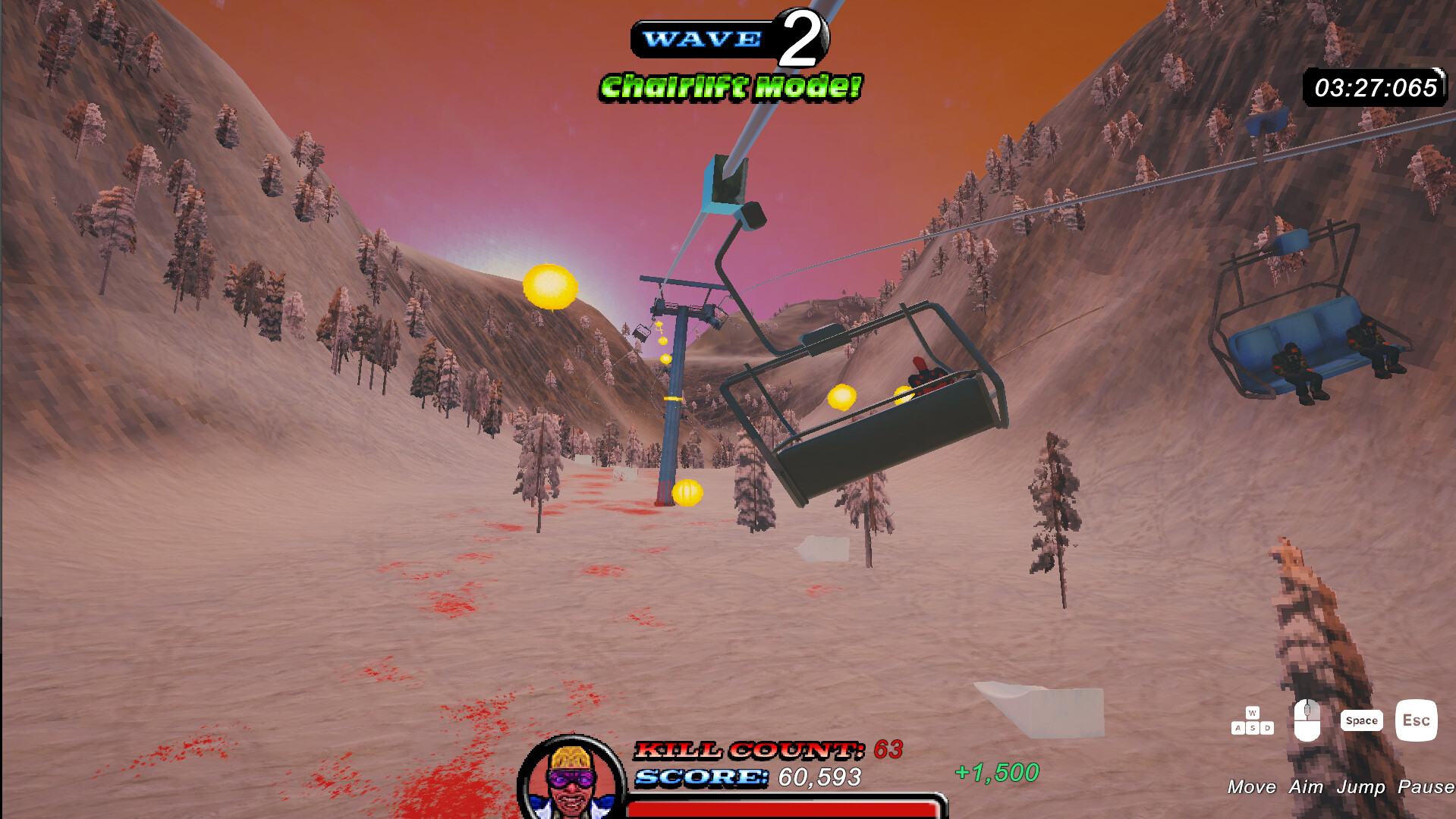This screenshot has height=819, width=1456.
Task: Click the Space jump key icon
Action: tap(1362, 720)
